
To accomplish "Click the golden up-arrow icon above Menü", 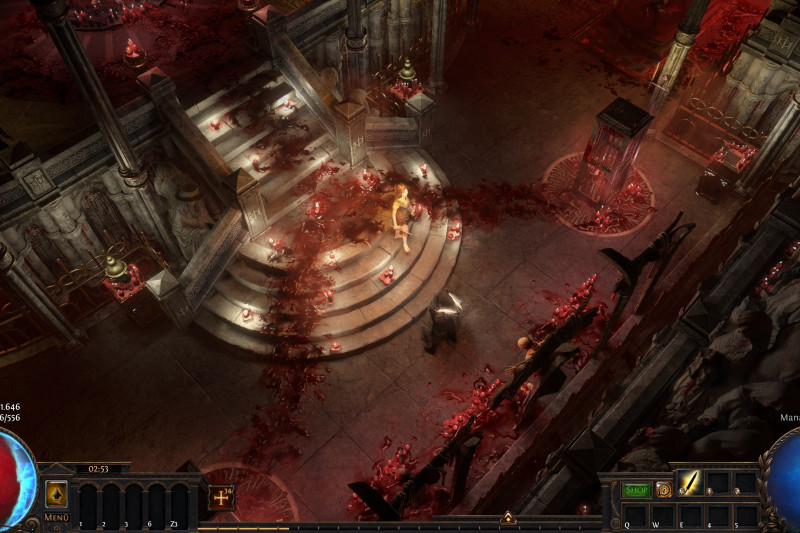I will (x=56, y=494).
